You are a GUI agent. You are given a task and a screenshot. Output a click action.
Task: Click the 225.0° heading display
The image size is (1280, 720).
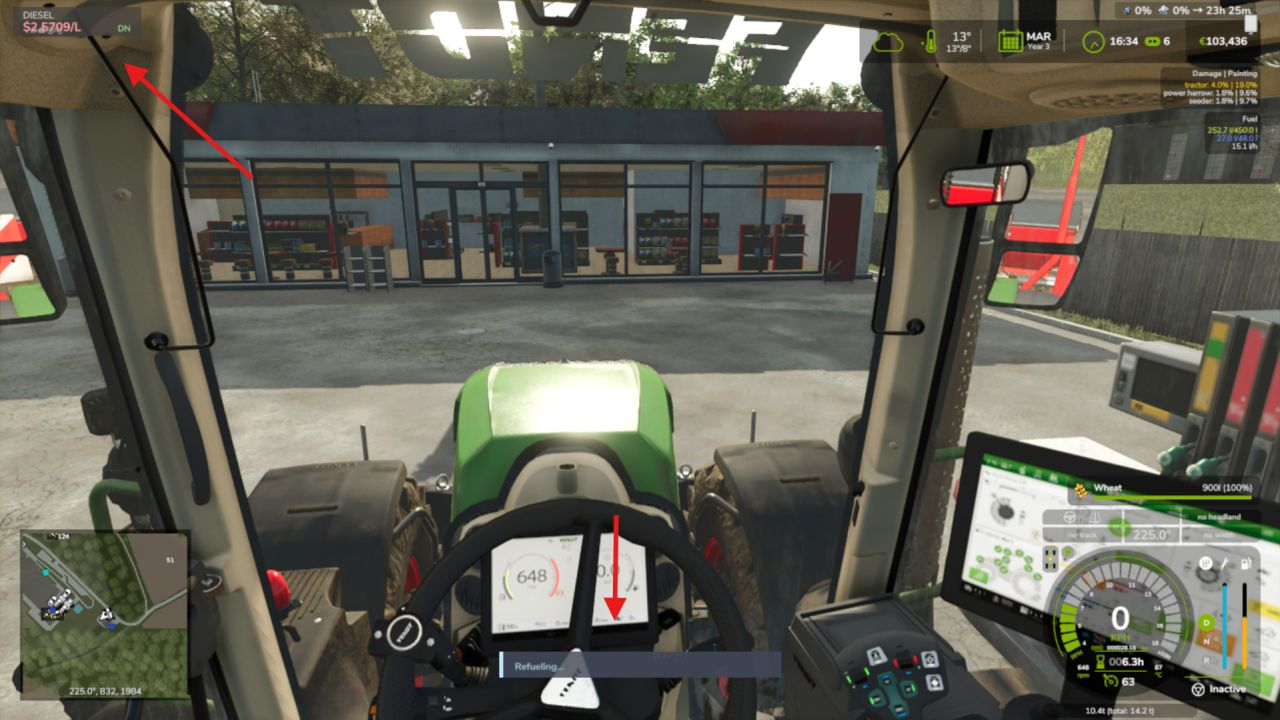tap(1149, 533)
